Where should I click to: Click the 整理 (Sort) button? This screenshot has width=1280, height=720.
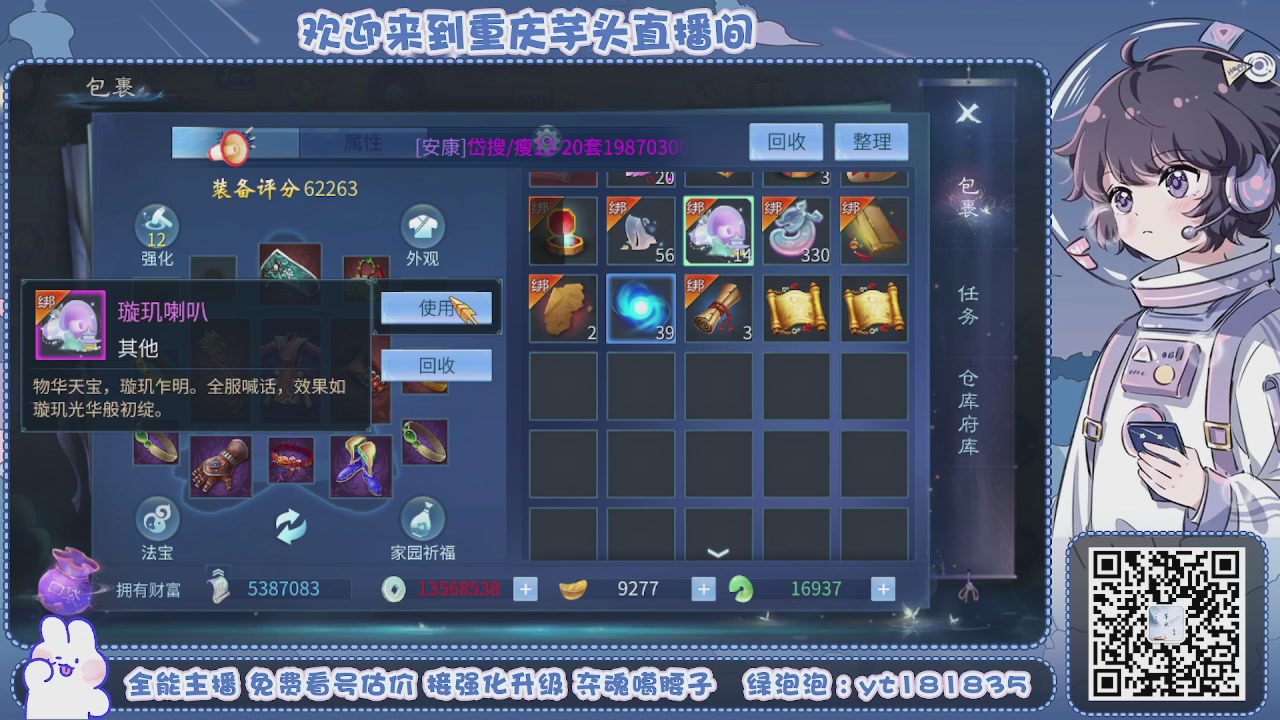coord(872,141)
